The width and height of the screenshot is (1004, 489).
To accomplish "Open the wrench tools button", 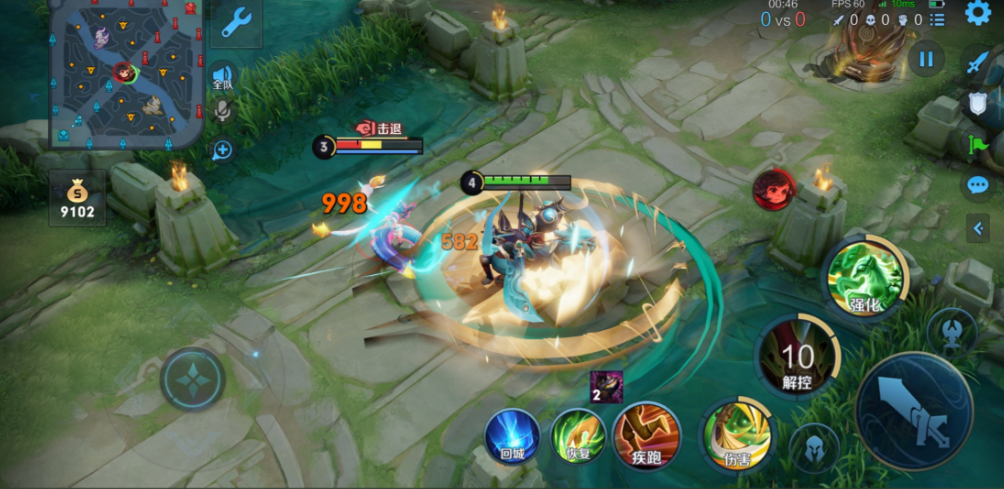I will (236, 22).
